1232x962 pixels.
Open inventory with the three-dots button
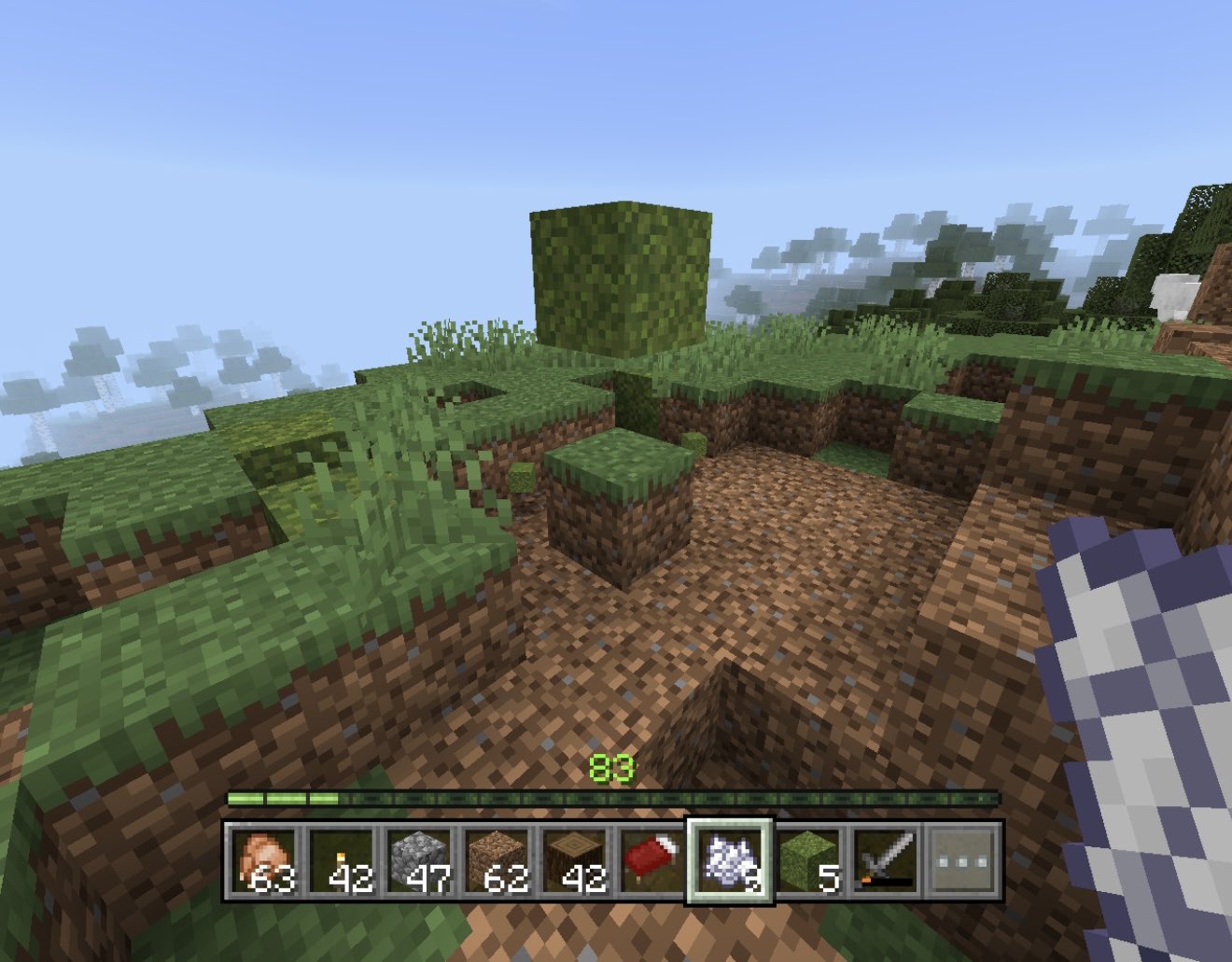tap(962, 861)
